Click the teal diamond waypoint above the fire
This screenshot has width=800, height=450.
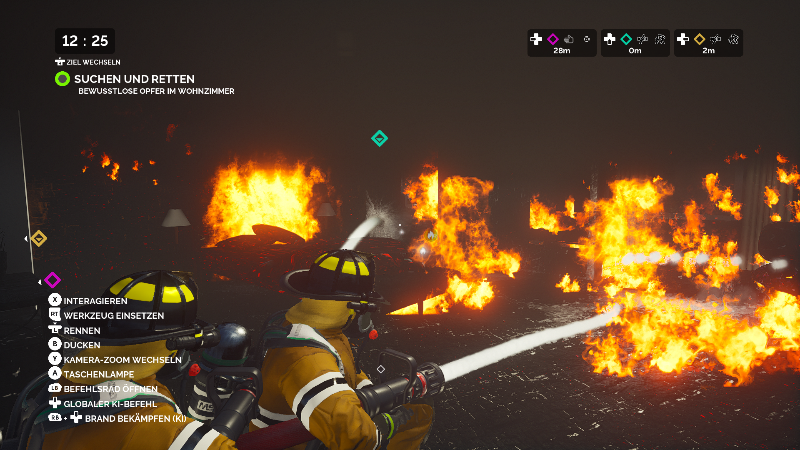point(379,138)
